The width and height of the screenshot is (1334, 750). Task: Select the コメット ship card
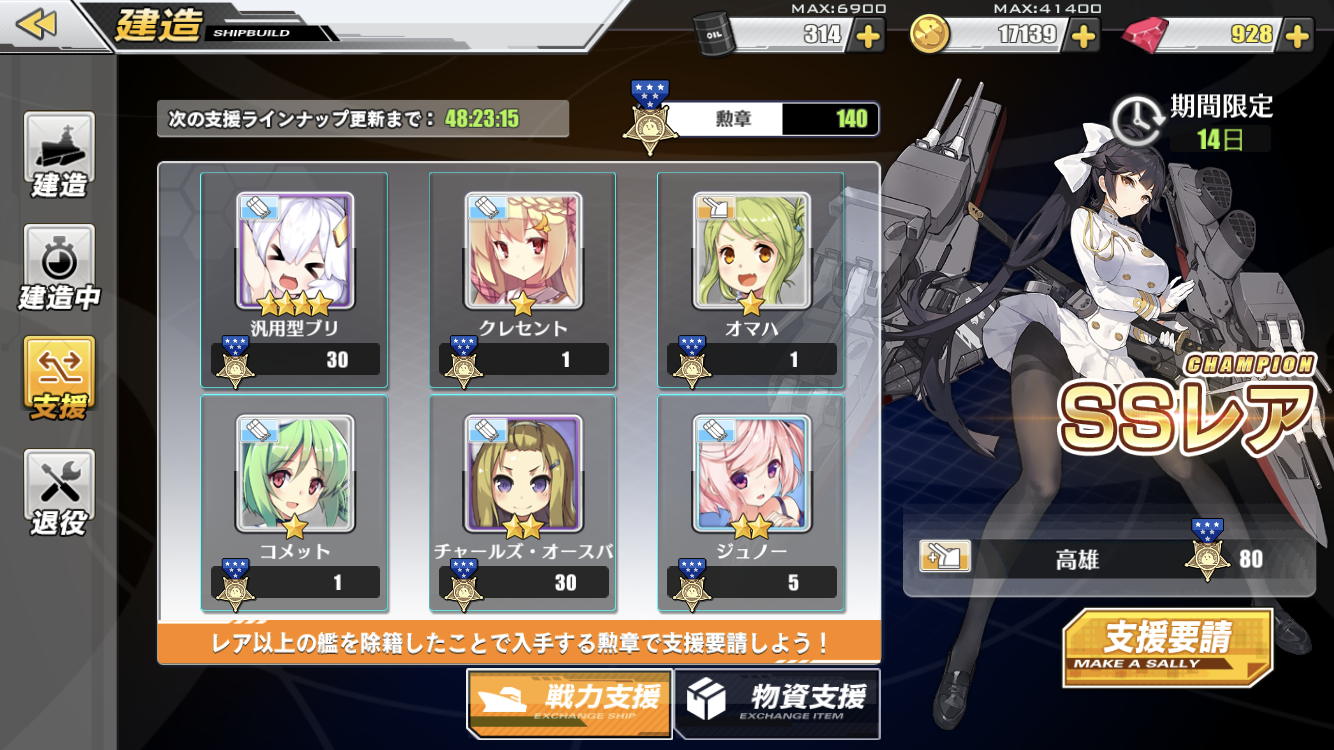294,502
